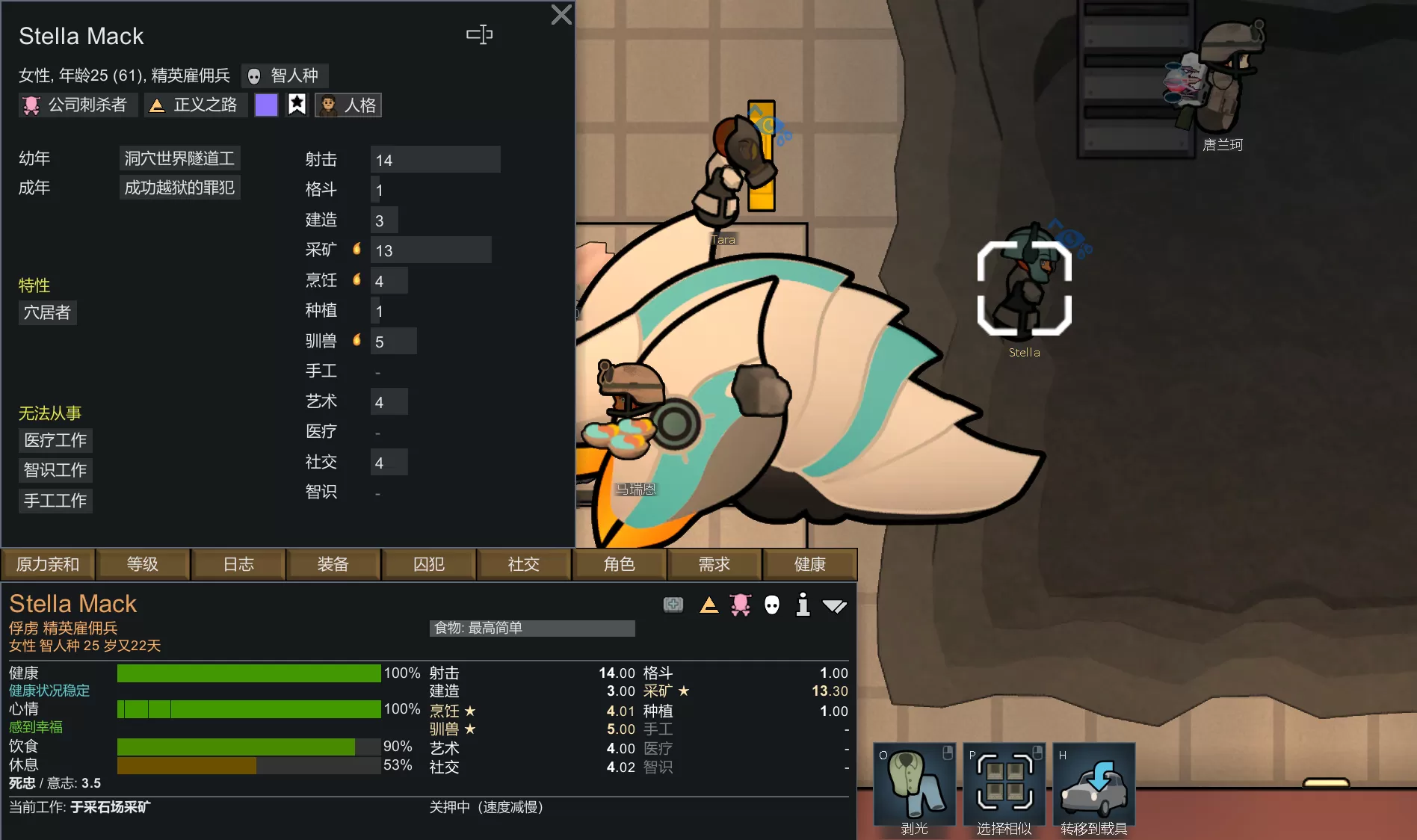Click the 人格 personality button
Image resolution: width=1417 pixels, height=840 pixels.
tap(348, 105)
